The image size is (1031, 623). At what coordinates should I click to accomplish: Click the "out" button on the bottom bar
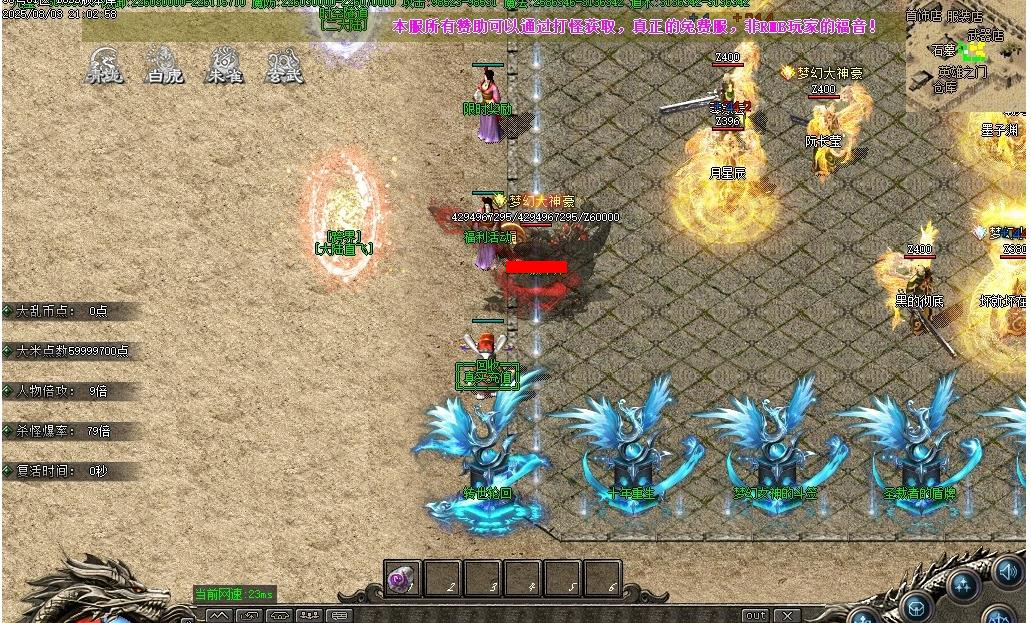pyautogui.click(x=756, y=615)
